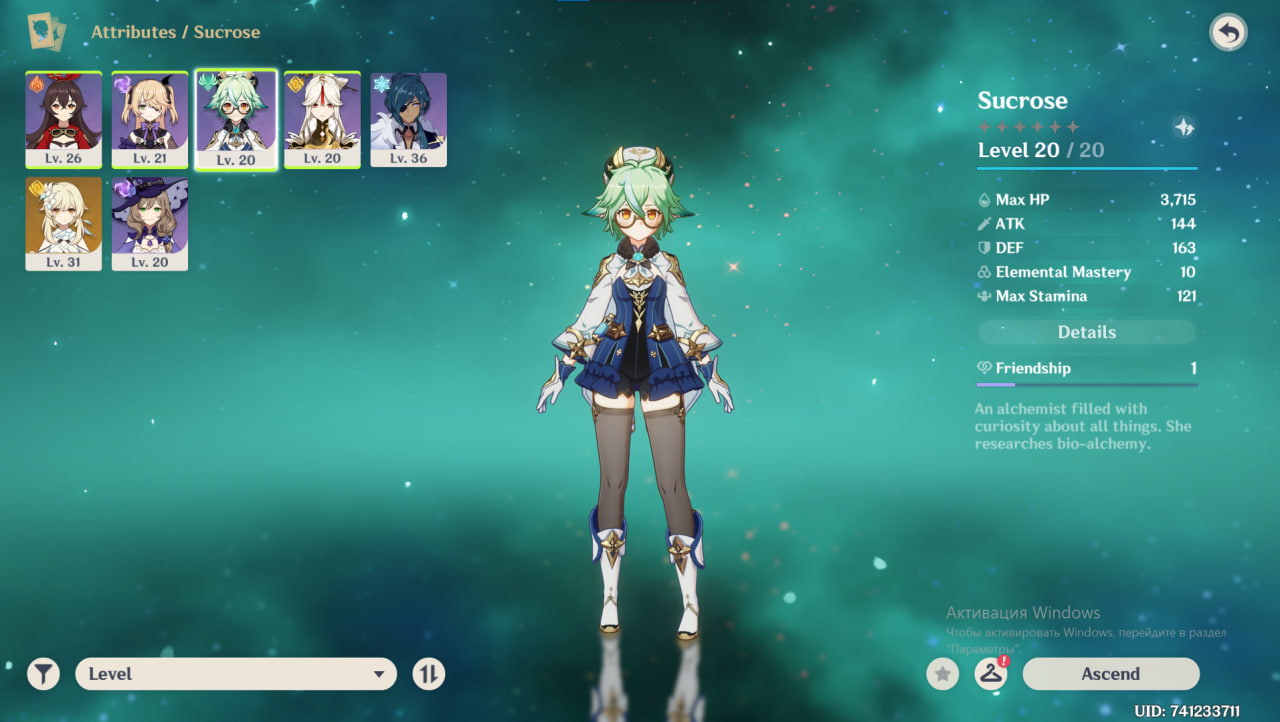Return with the back arrow button
Viewport: 1280px width, 722px height.
coord(1228,33)
